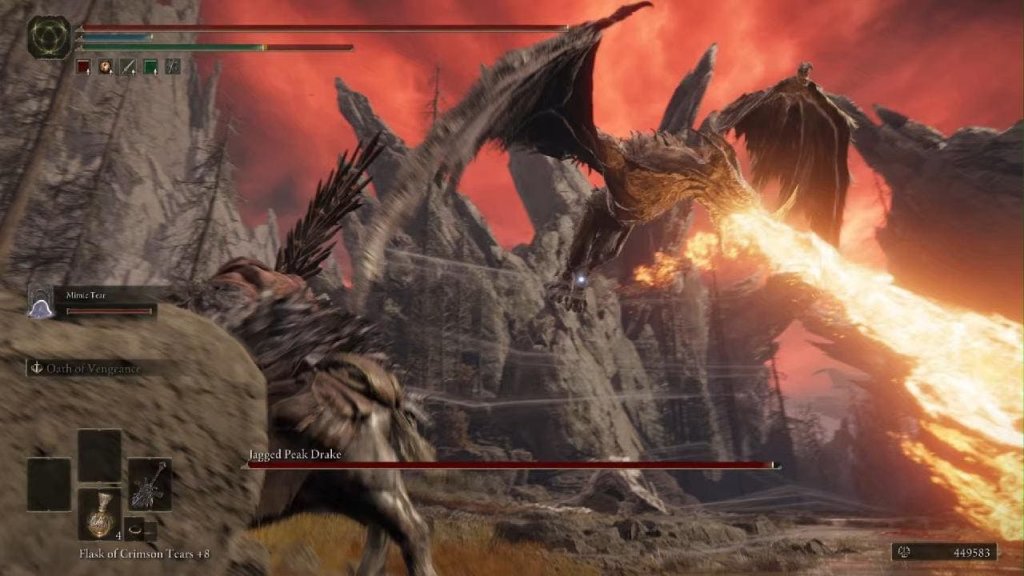Select the red square buff icon

click(x=84, y=67)
